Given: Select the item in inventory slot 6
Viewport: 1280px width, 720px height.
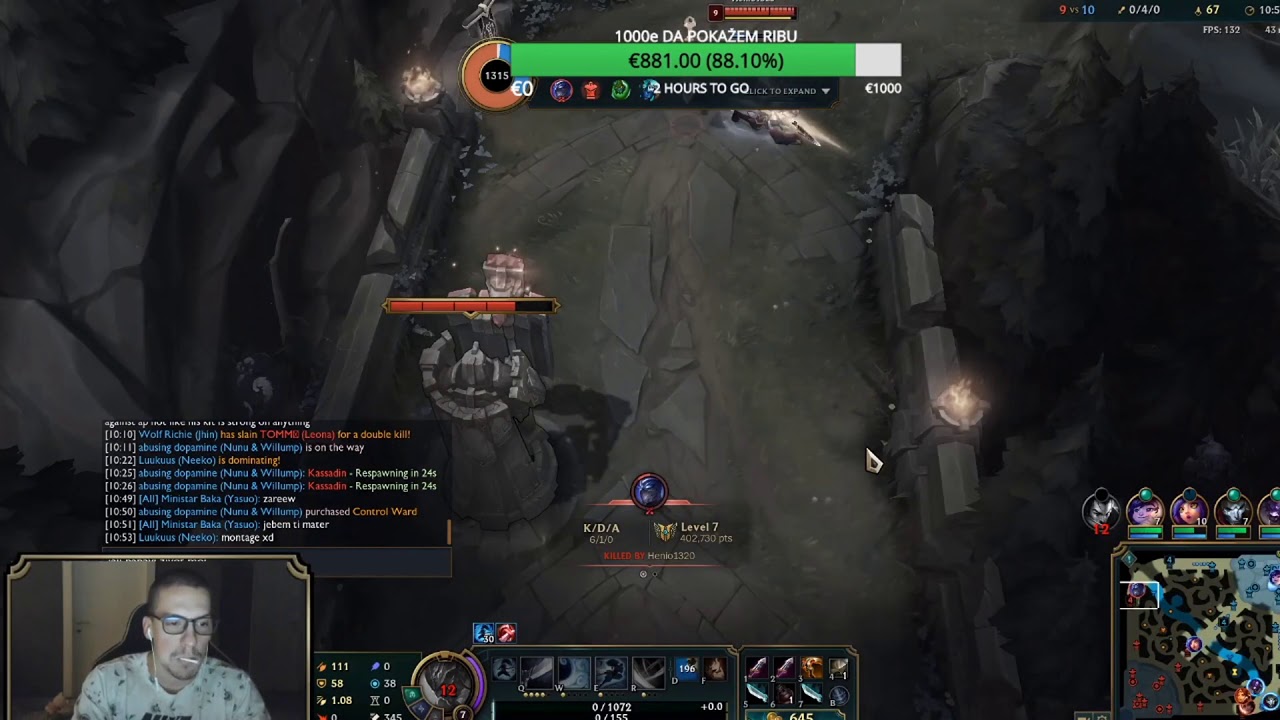Looking at the screenshot, I should 785,694.
